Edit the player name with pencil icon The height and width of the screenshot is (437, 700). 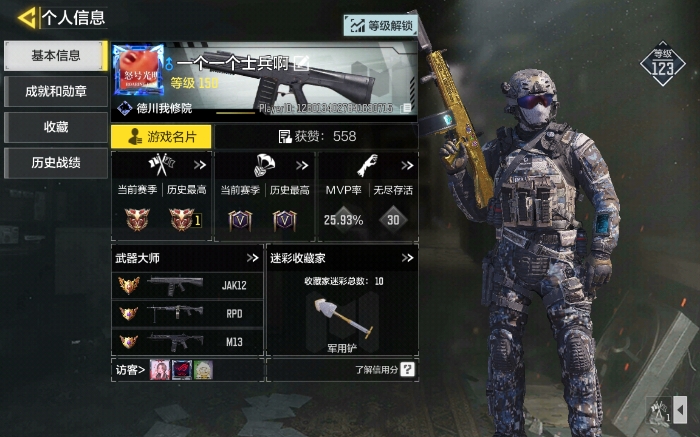(x=302, y=64)
